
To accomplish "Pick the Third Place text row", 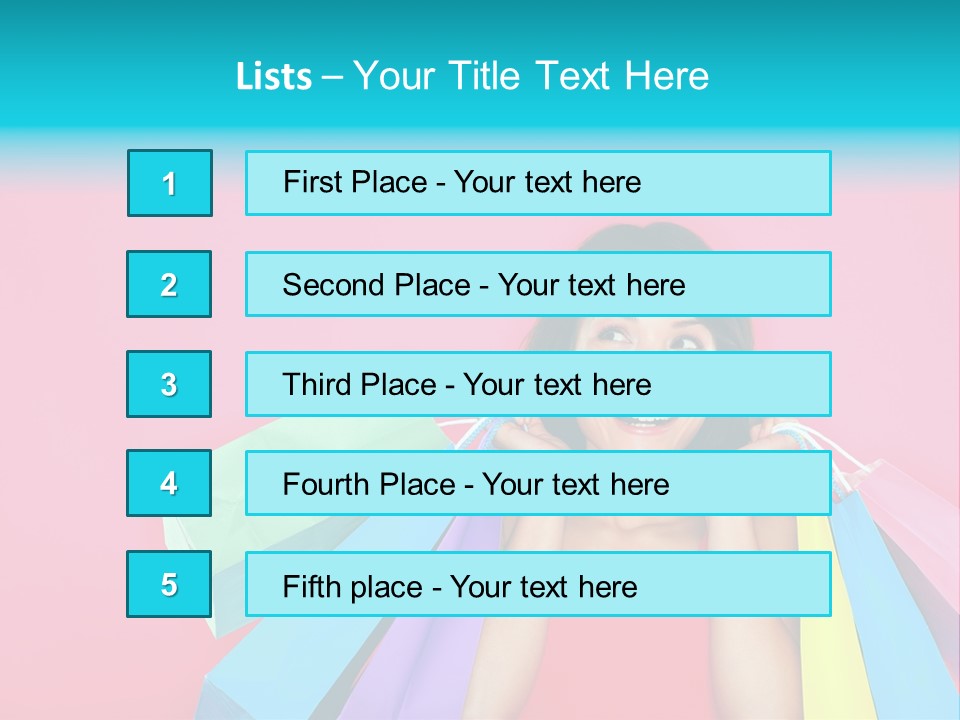I will point(538,384).
